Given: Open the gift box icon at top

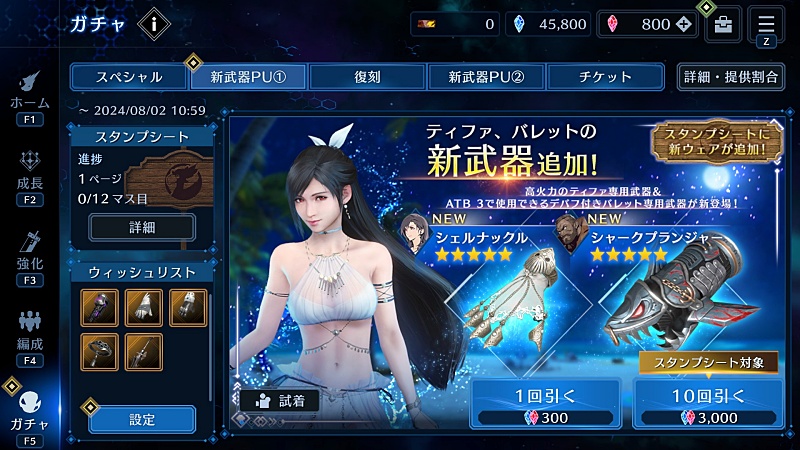Looking at the screenshot, I should (723, 25).
